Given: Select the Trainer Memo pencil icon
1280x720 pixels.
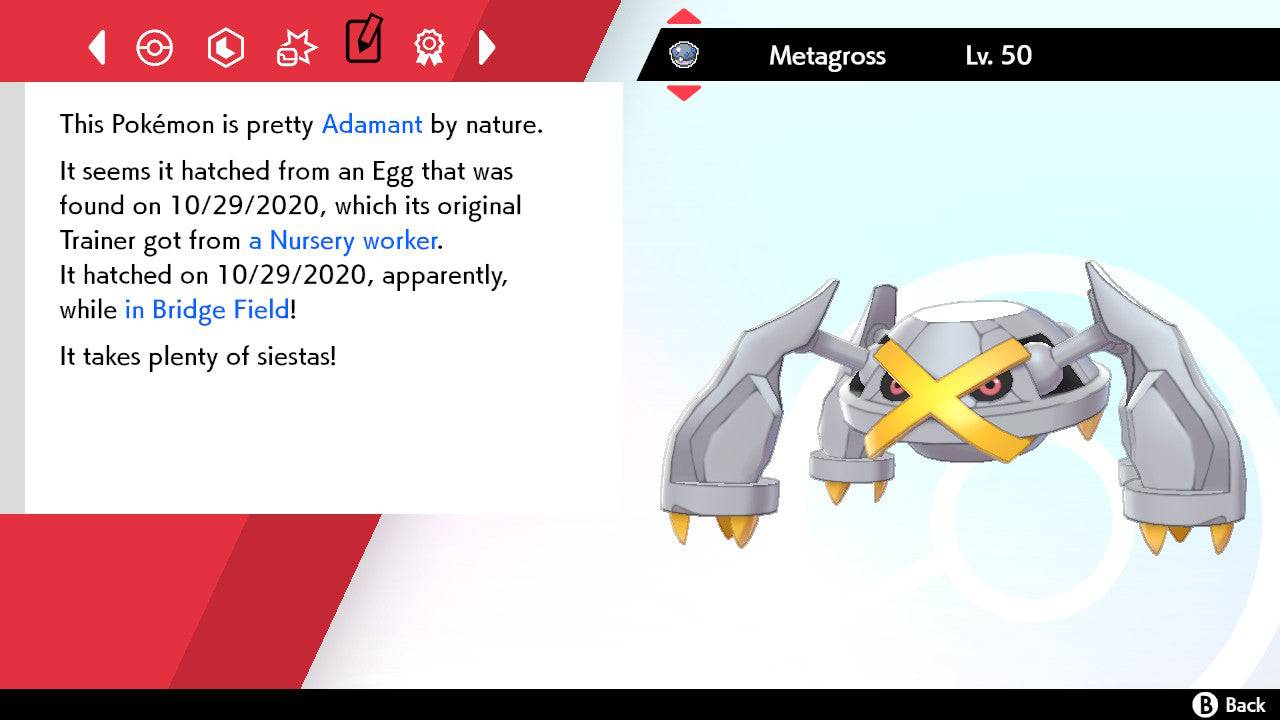Looking at the screenshot, I should pyautogui.click(x=362, y=42).
